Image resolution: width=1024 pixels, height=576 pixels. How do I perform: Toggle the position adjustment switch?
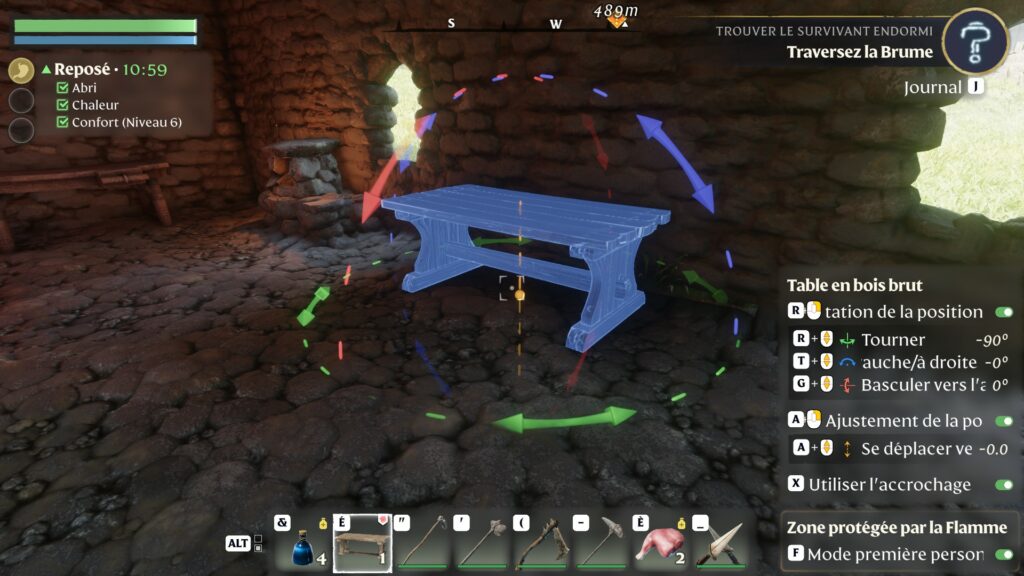point(1004,421)
